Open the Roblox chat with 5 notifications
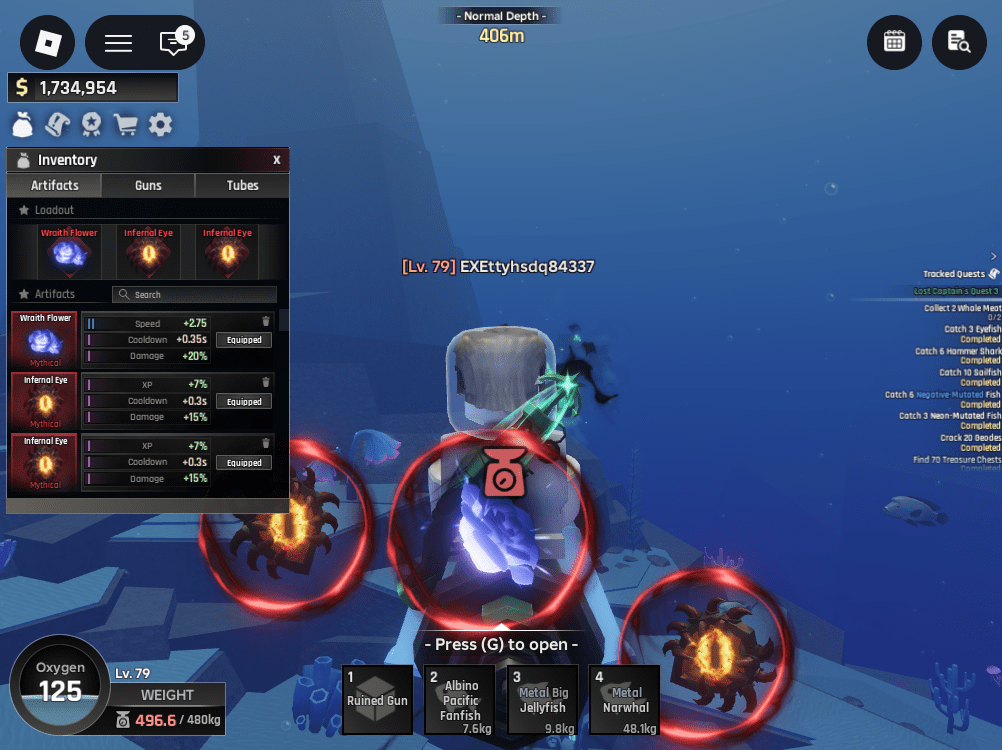This screenshot has height=750, width=1002. [x=174, y=43]
